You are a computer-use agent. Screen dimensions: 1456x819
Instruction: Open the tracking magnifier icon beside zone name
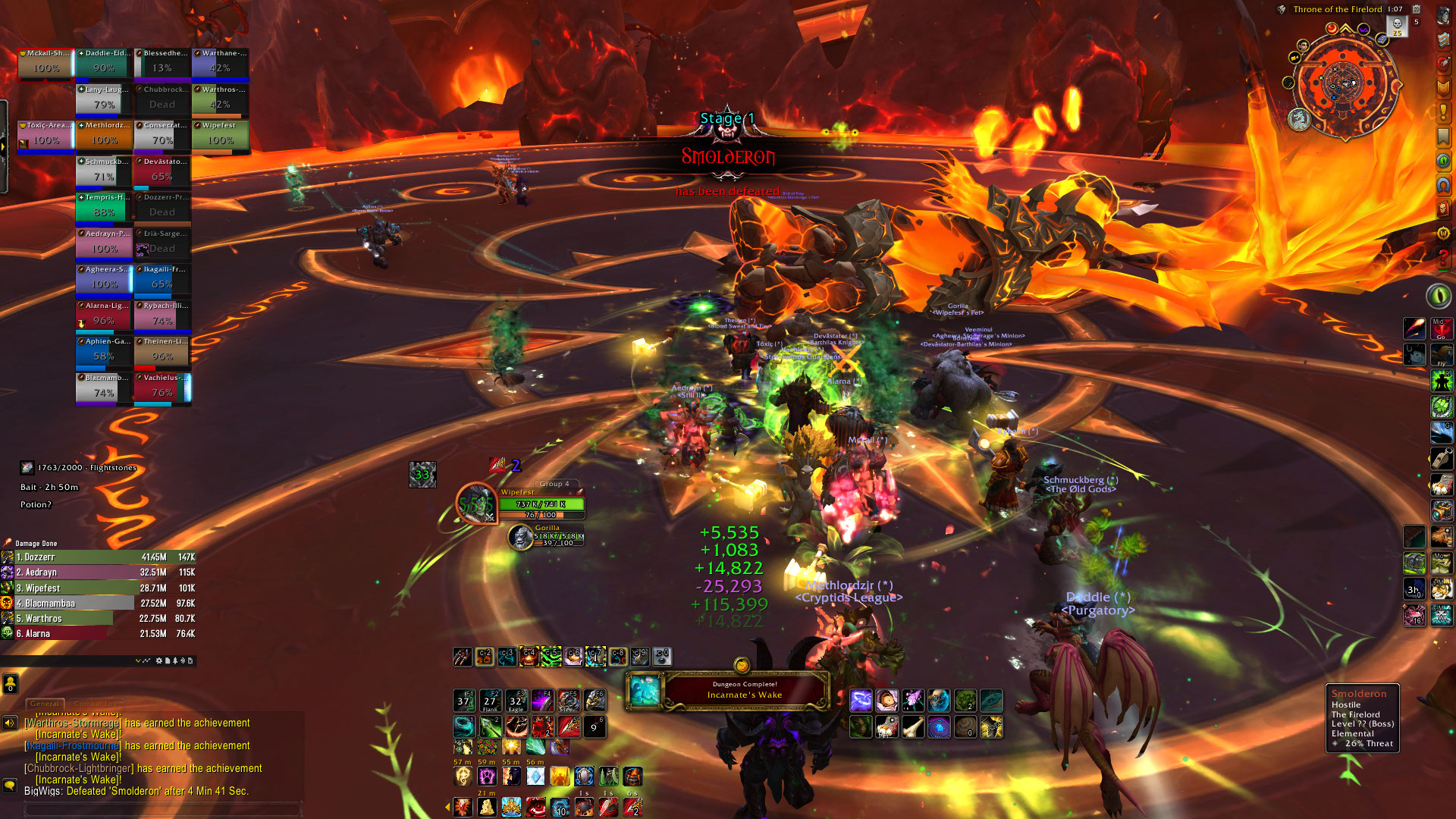(1282, 10)
